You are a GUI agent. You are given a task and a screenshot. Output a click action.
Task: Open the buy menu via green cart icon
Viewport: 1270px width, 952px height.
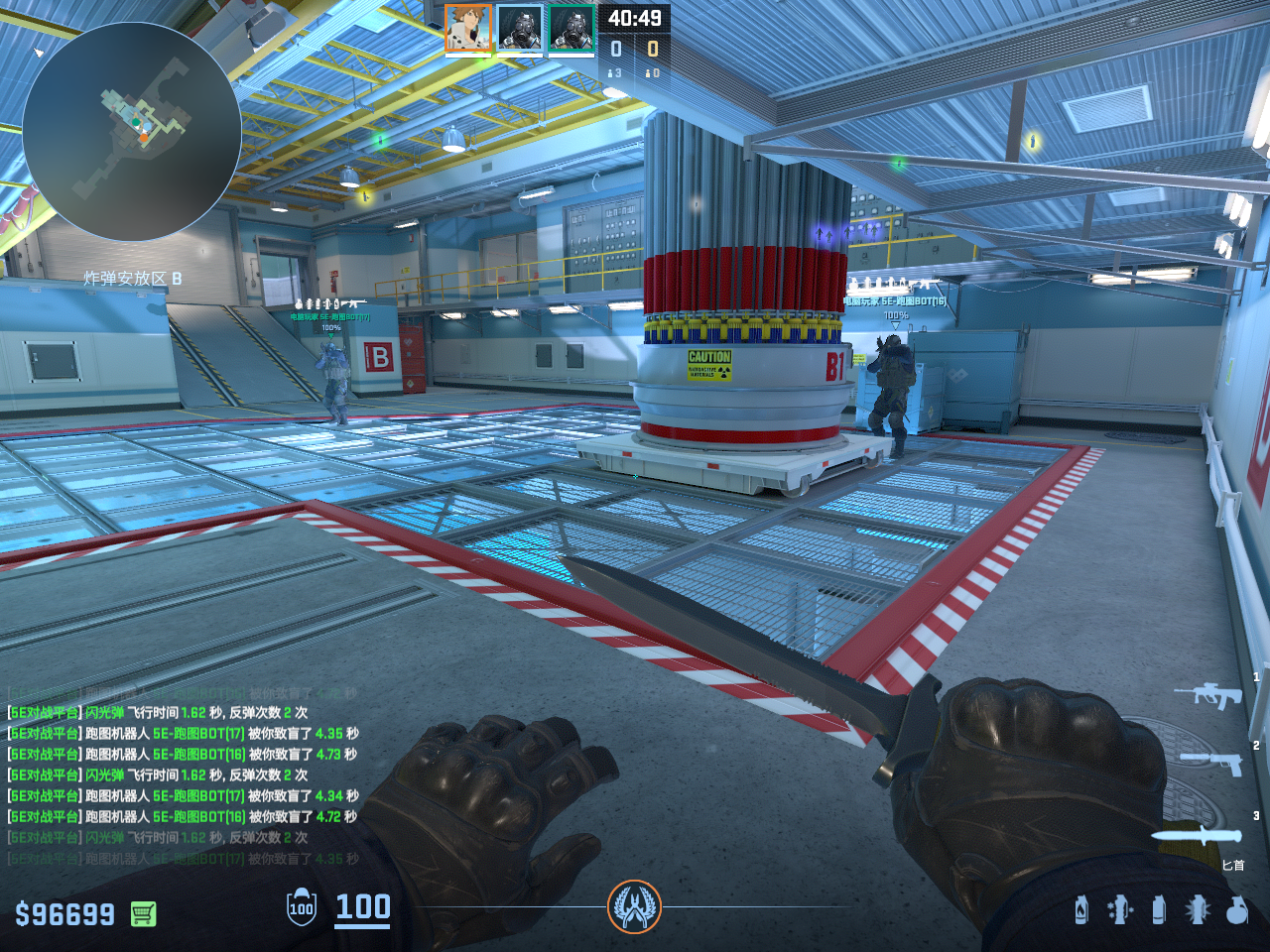click(x=144, y=913)
